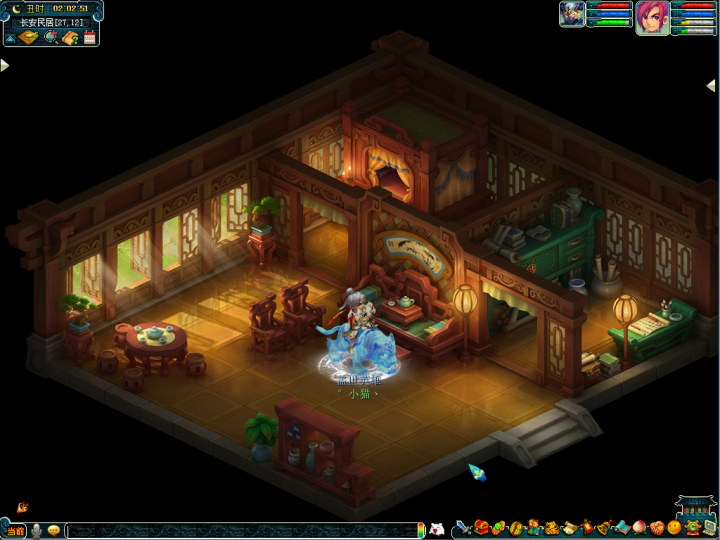Image resolution: width=720 pixels, height=540 pixels.
Task: Click the golden bell icon in toolbar
Action: click(605, 527)
